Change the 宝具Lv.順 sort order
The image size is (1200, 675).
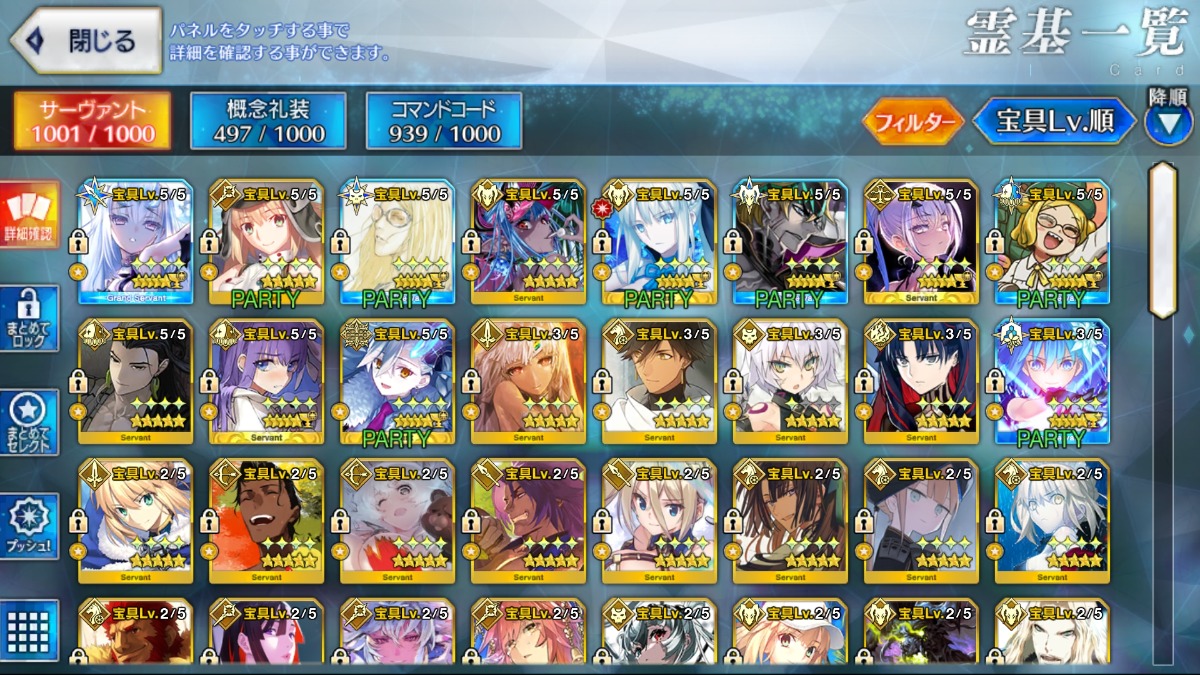tap(1054, 122)
